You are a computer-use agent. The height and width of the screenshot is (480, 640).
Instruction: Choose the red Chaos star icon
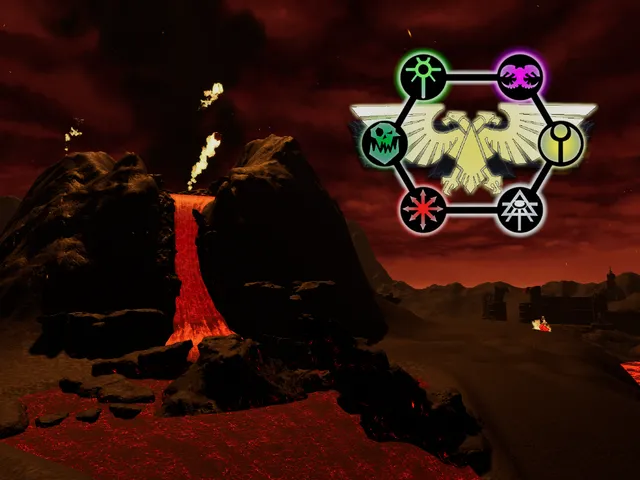422,210
